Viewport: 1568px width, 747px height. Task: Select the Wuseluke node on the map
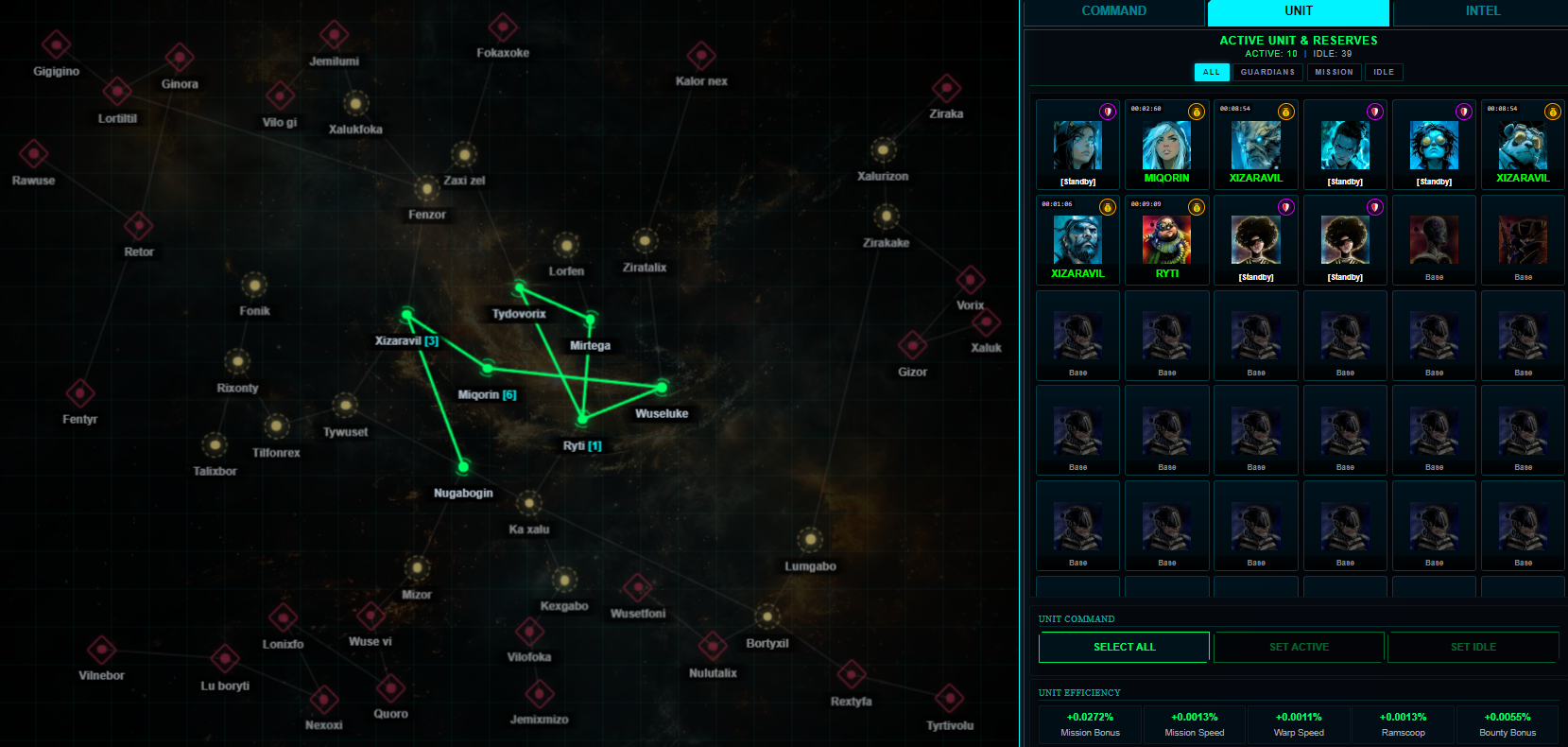pos(662,387)
